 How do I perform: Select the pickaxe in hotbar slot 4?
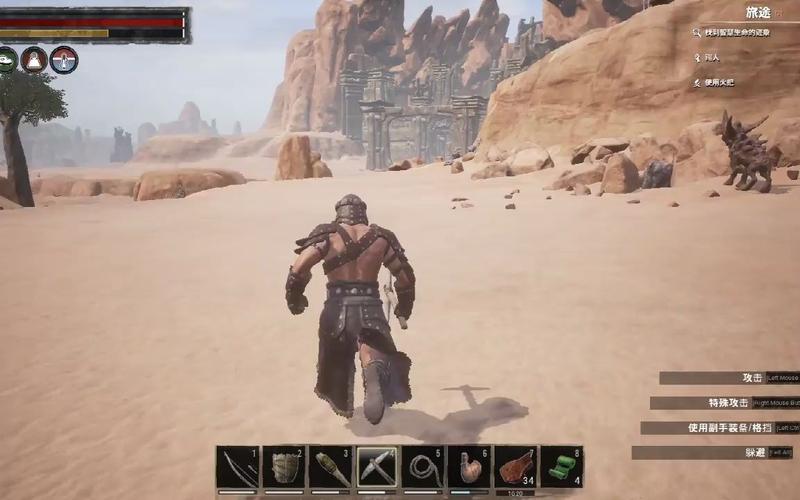point(377,467)
